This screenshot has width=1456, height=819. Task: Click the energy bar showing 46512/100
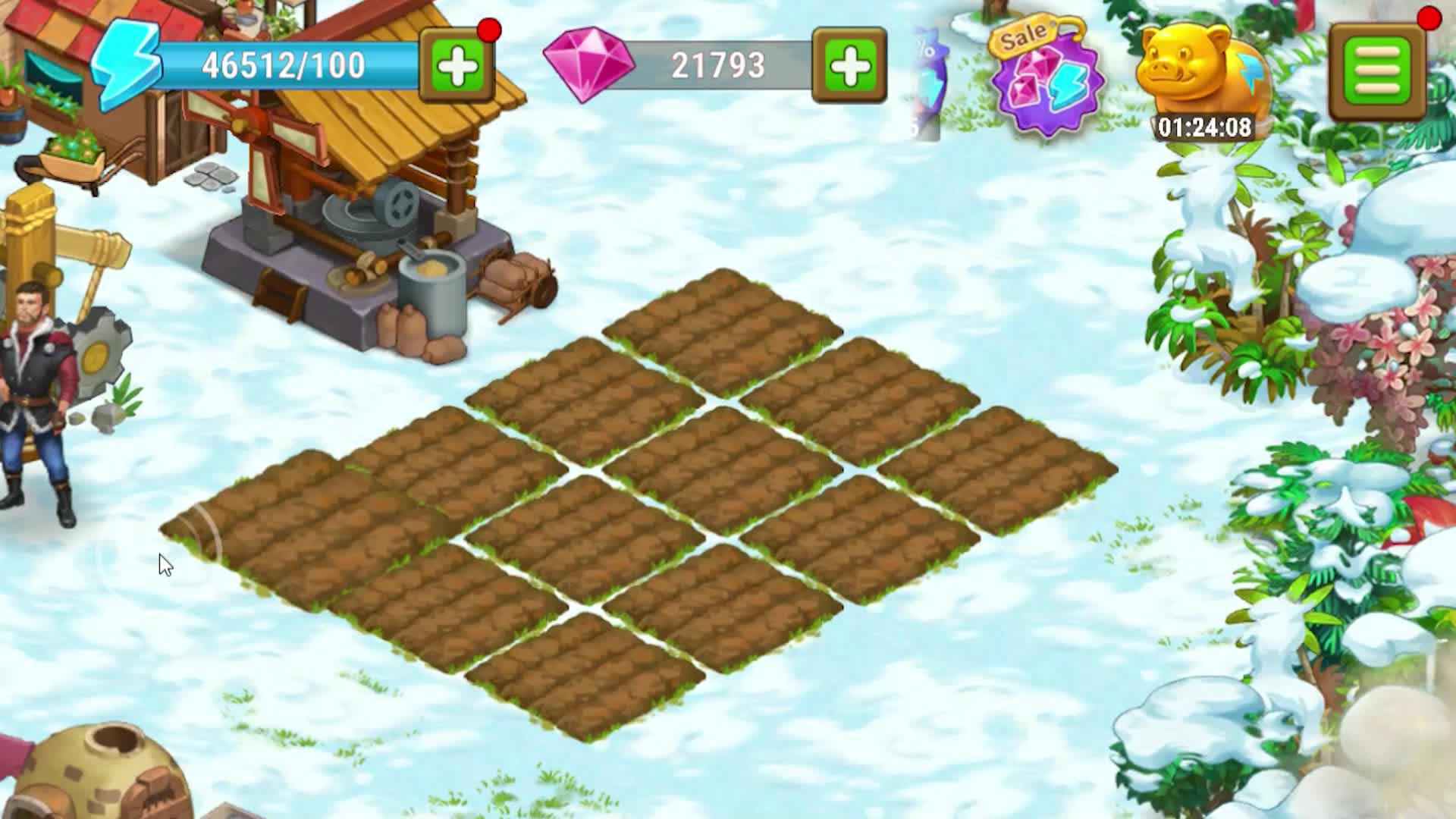coord(281,64)
